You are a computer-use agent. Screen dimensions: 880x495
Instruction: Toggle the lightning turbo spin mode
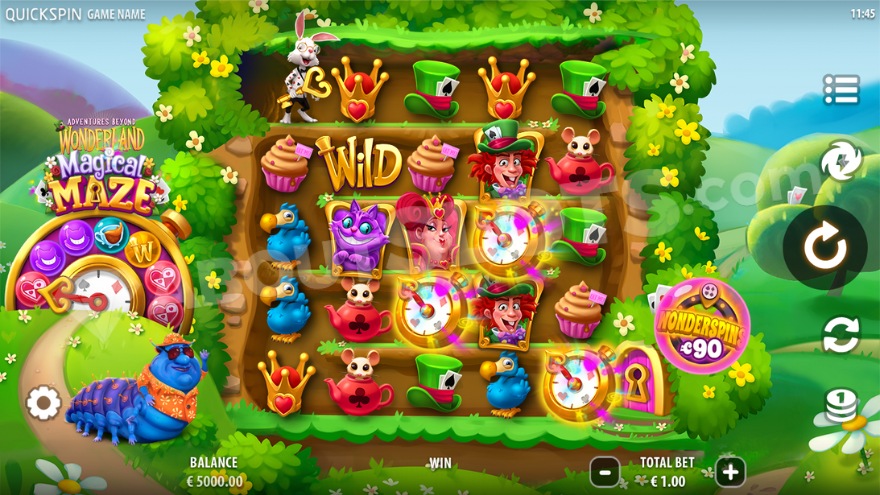(x=841, y=162)
